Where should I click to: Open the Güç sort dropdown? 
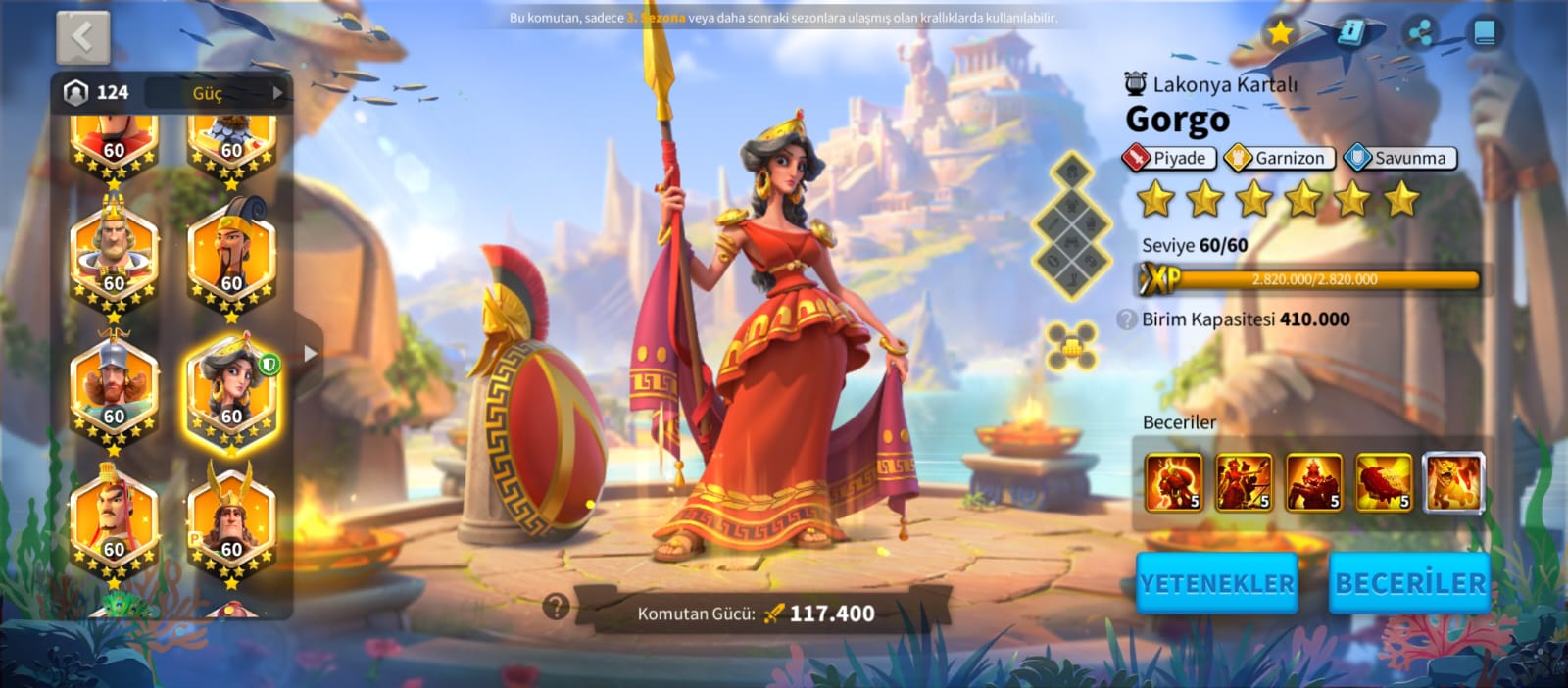(218, 93)
